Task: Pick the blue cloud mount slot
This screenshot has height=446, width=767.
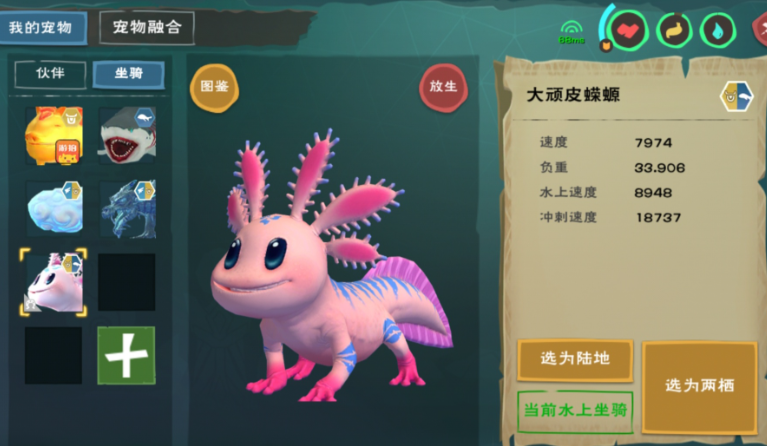Action: pos(53,208)
